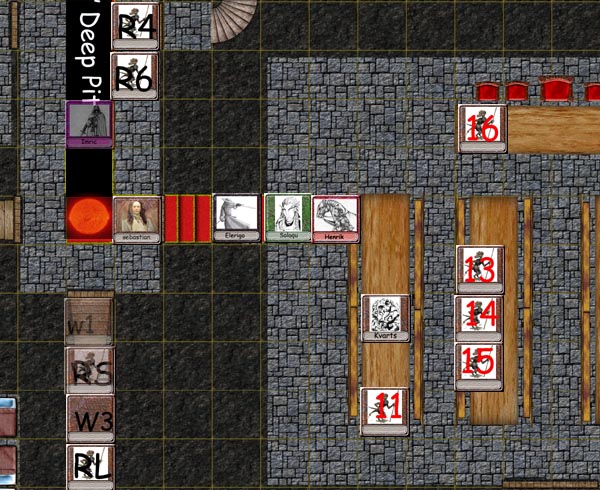Select the token labeled R6
The width and height of the screenshot is (600, 490).
tap(137, 76)
